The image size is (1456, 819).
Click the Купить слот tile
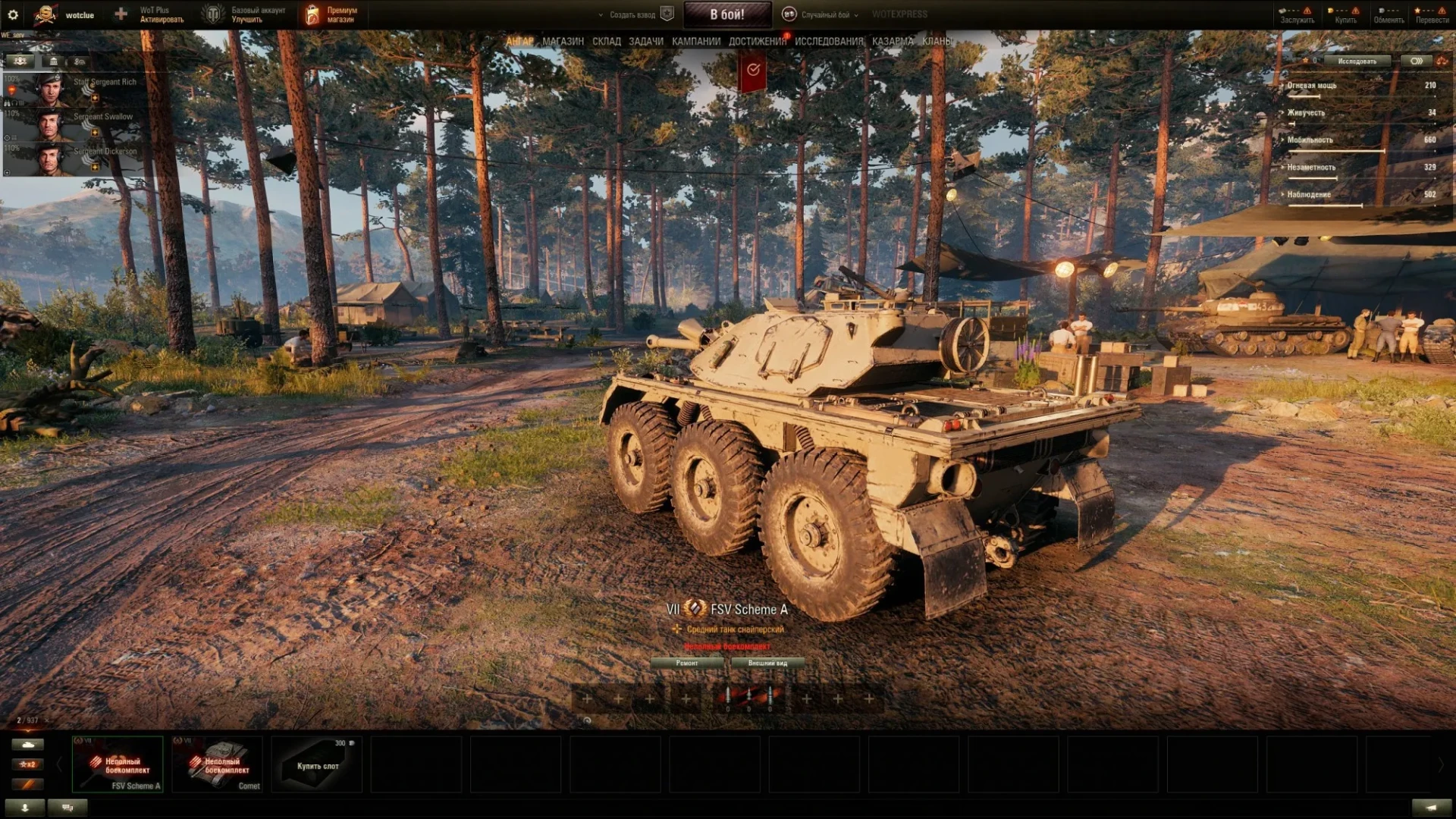(317, 764)
